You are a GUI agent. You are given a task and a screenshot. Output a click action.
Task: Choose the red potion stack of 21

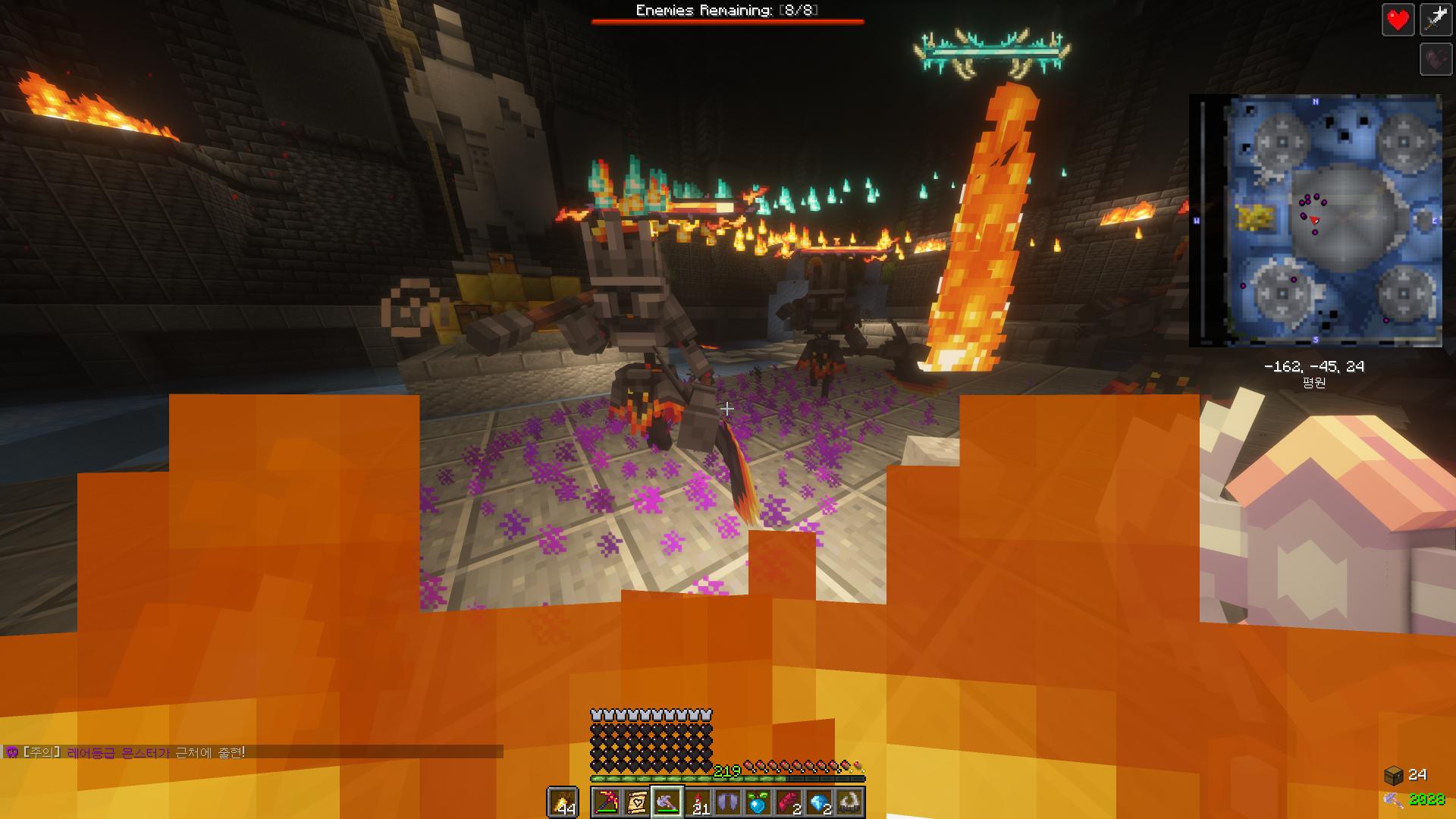pos(698,802)
